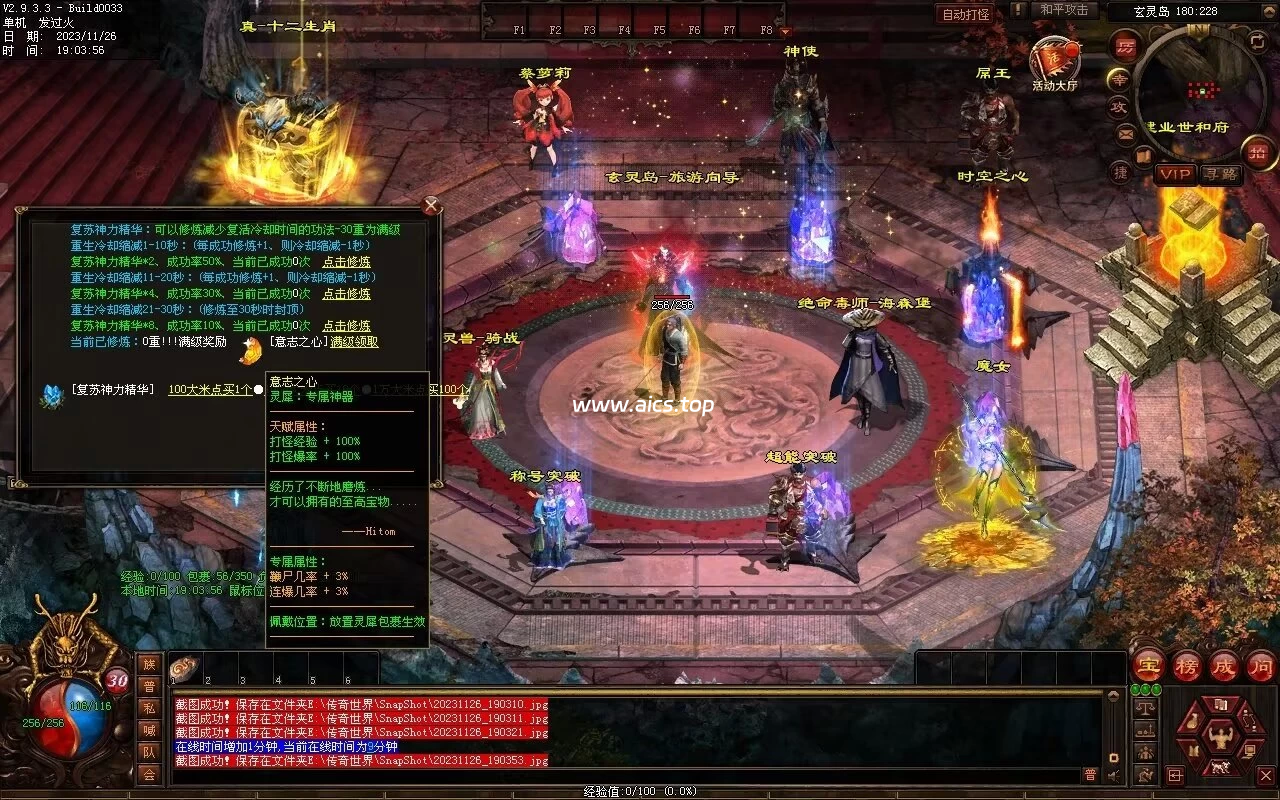Switch the 和平攻击 attack mode
The height and width of the screenshot is (800, 1280).
tap(1064, 10)
